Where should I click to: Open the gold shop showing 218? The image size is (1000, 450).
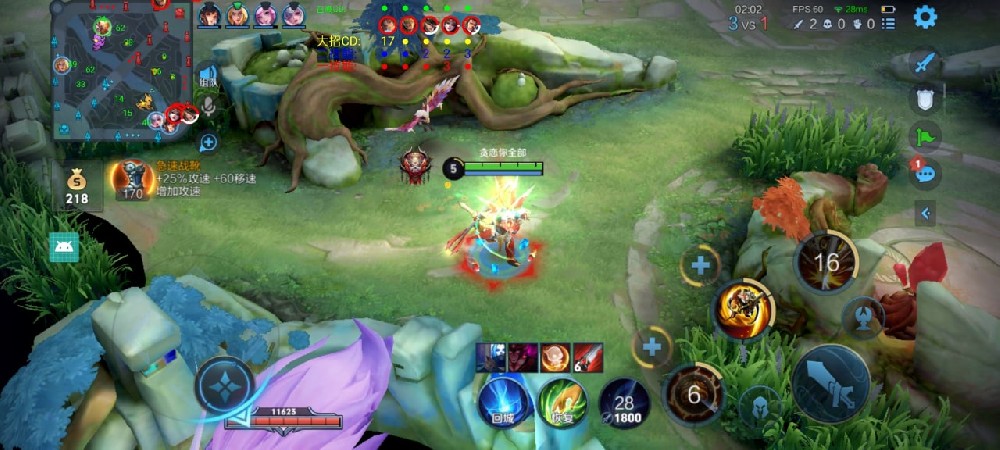[x=77, y=186]
